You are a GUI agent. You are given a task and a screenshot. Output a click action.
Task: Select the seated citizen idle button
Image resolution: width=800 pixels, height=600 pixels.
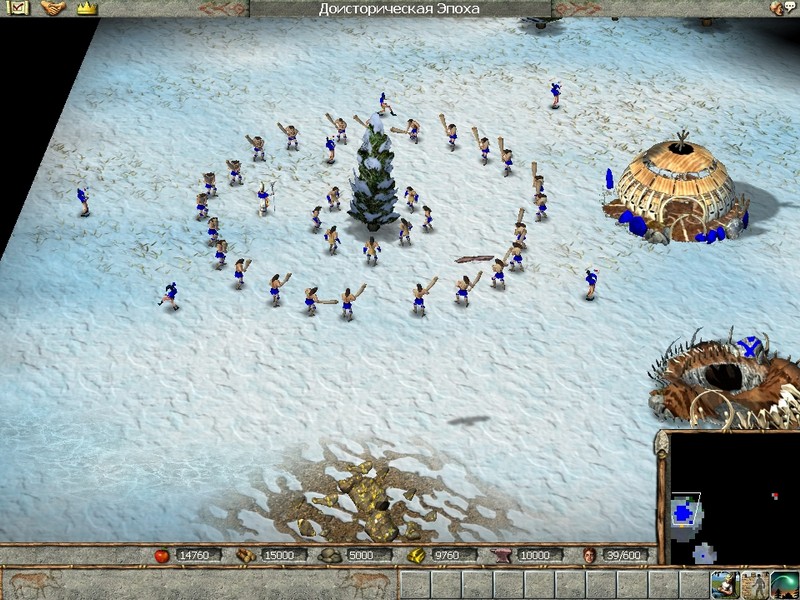click(x=724, y=584)
